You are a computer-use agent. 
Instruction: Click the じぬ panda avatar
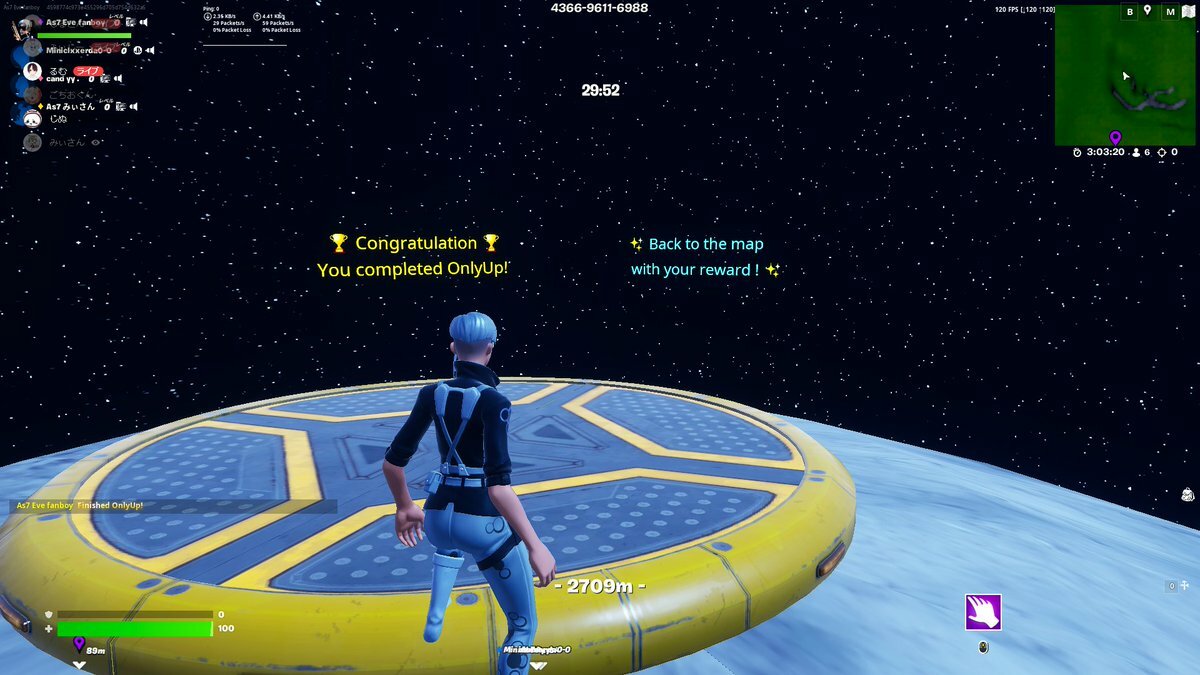click(32, 119)
